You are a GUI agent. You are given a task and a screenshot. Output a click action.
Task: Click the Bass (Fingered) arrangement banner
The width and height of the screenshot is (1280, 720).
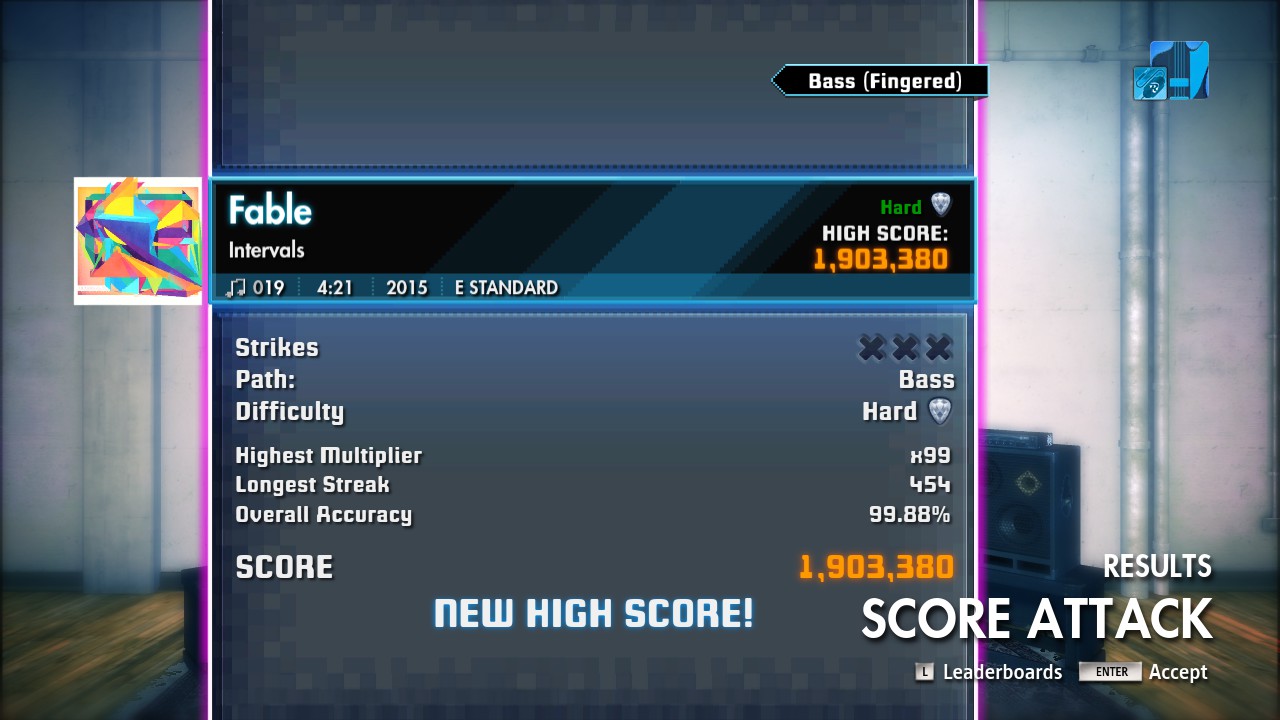pos(879,81)
